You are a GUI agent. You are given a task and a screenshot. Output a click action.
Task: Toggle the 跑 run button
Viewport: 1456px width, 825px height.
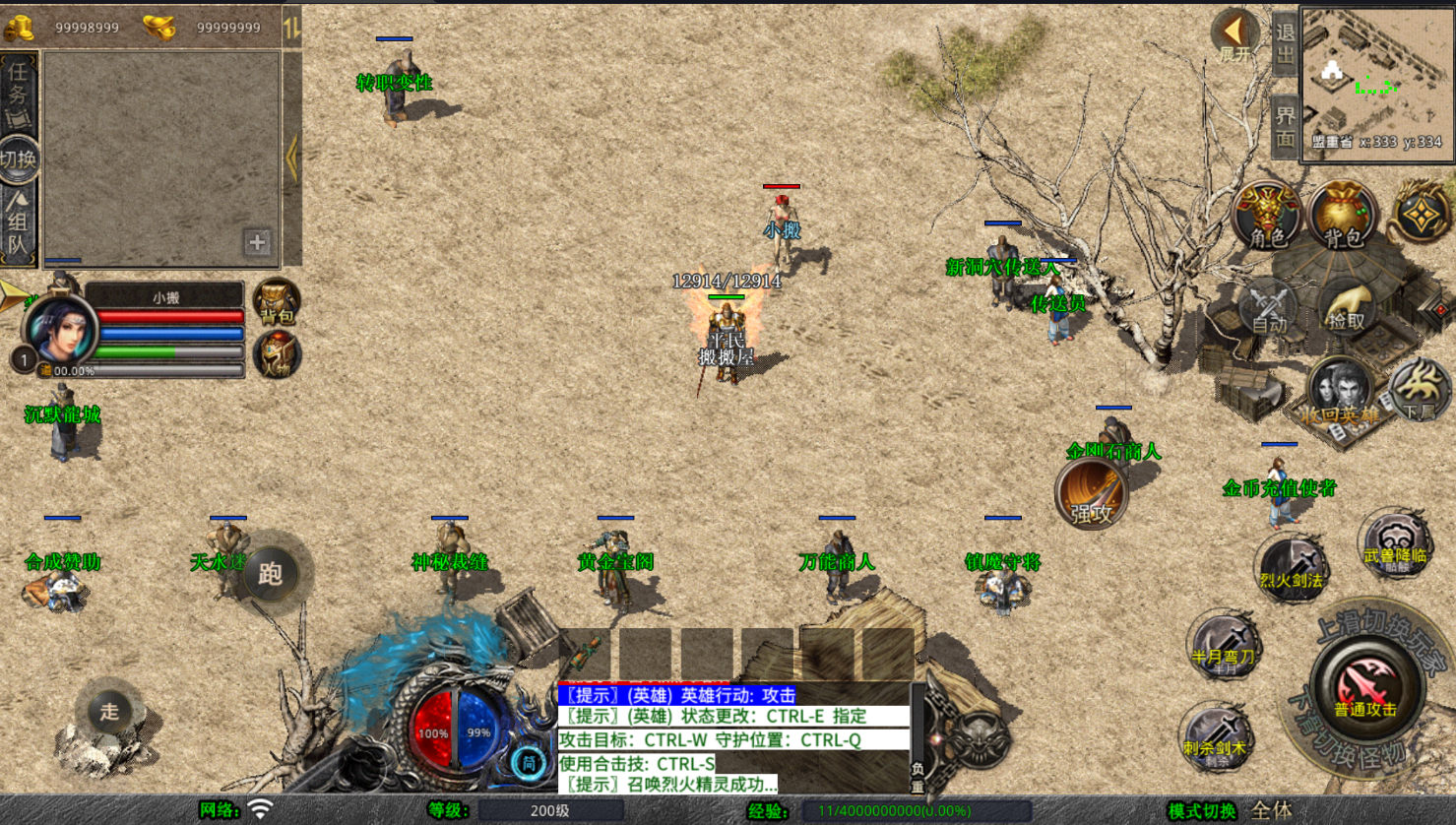pyautogui.click(x=271, y=574)
